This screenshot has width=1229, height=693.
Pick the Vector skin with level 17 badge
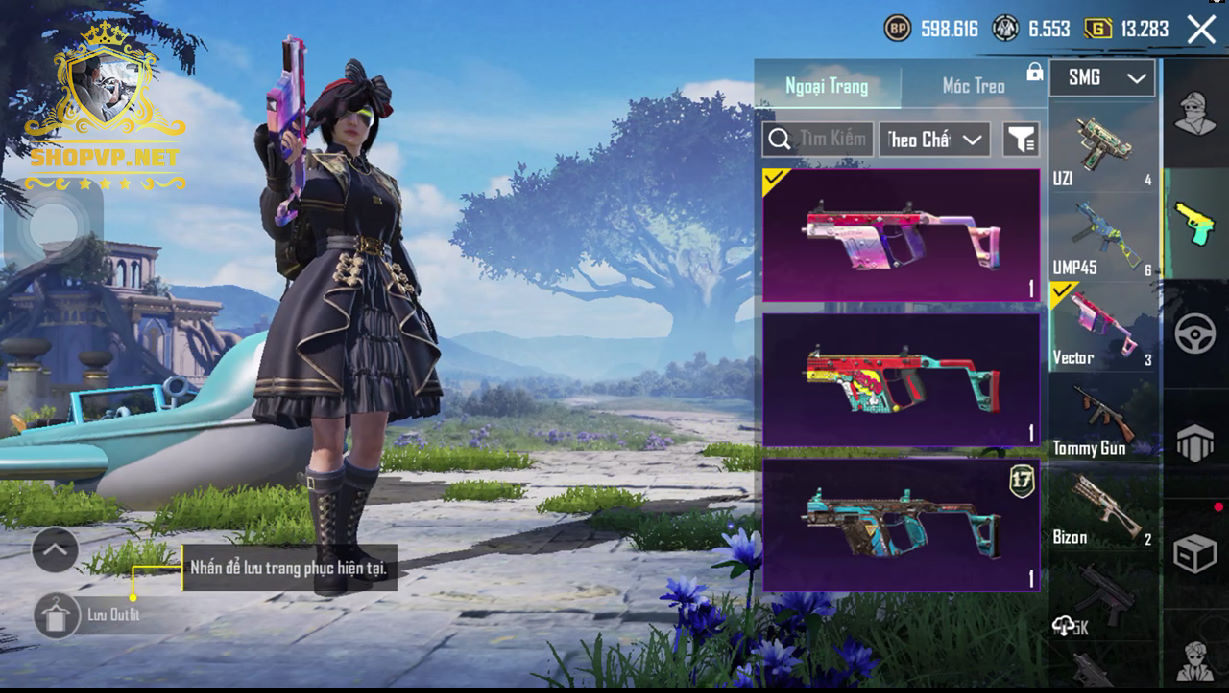tap(900, 525)
